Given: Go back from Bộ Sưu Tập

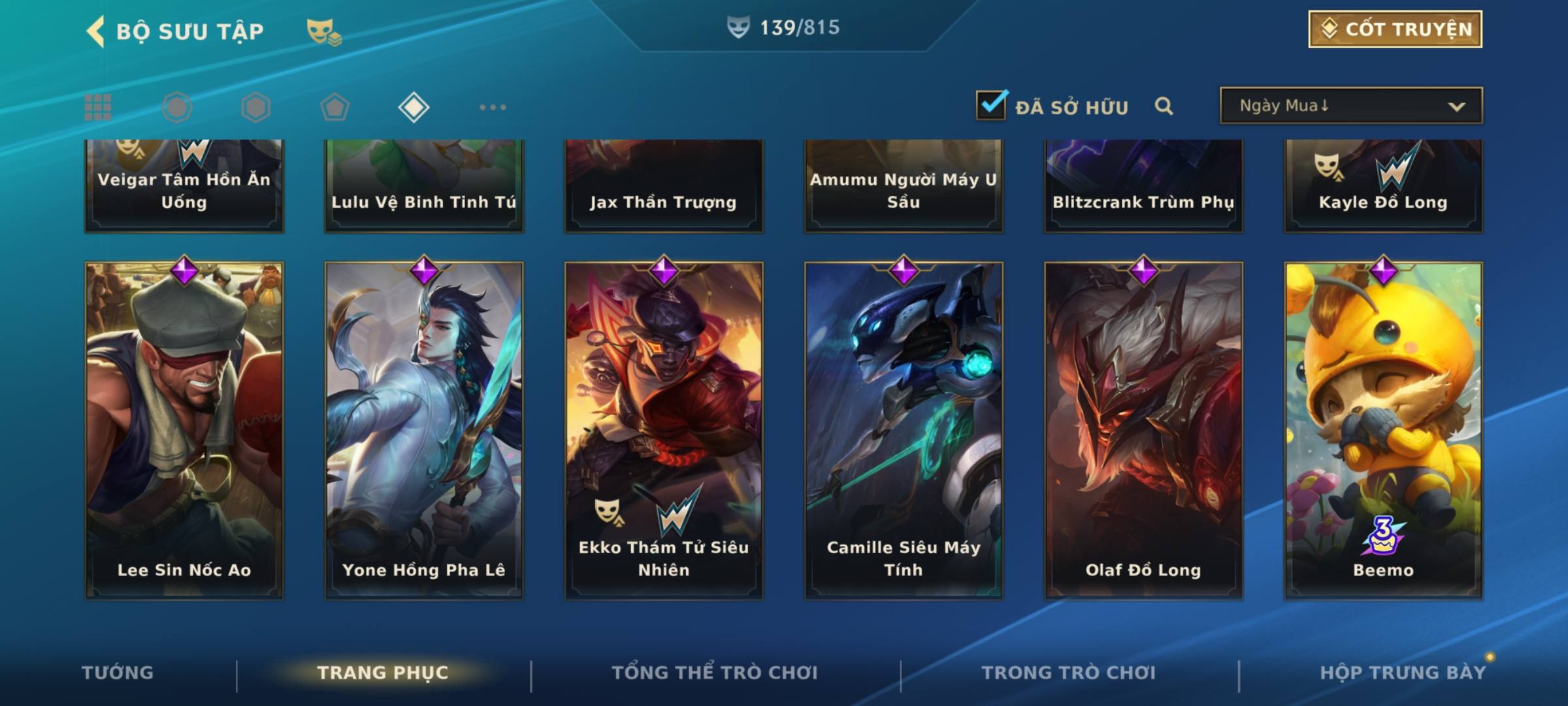Looking at the screenshot, I should click(96, 31).
